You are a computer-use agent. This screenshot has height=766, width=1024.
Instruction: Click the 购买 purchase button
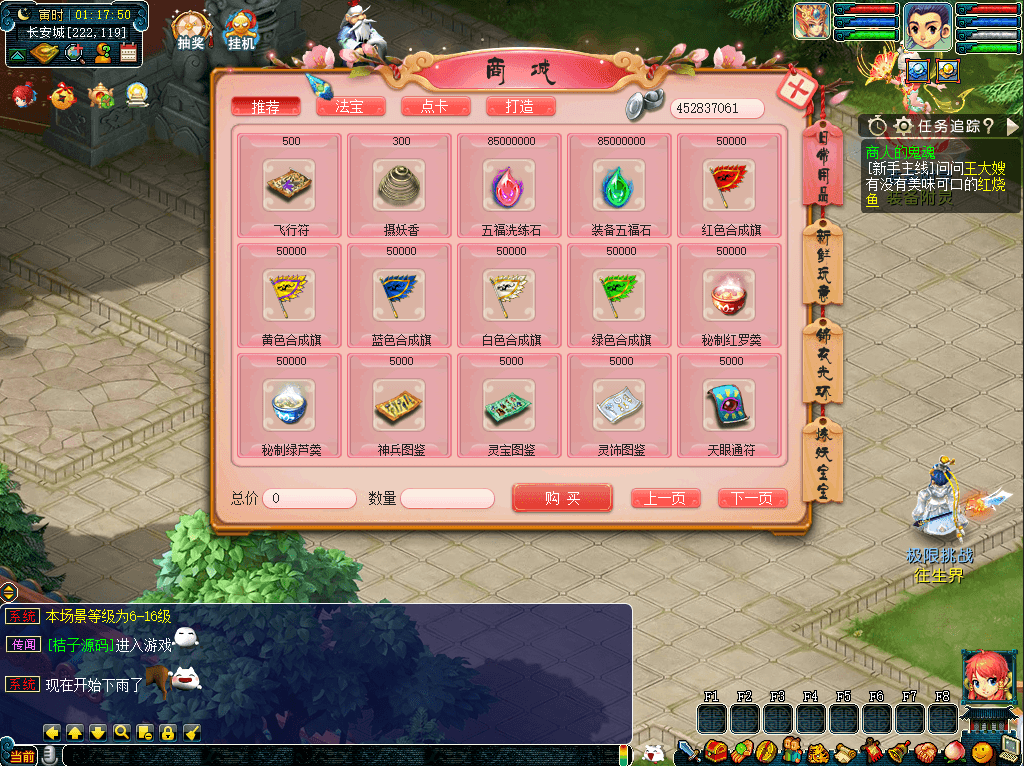tap(562, 498)
